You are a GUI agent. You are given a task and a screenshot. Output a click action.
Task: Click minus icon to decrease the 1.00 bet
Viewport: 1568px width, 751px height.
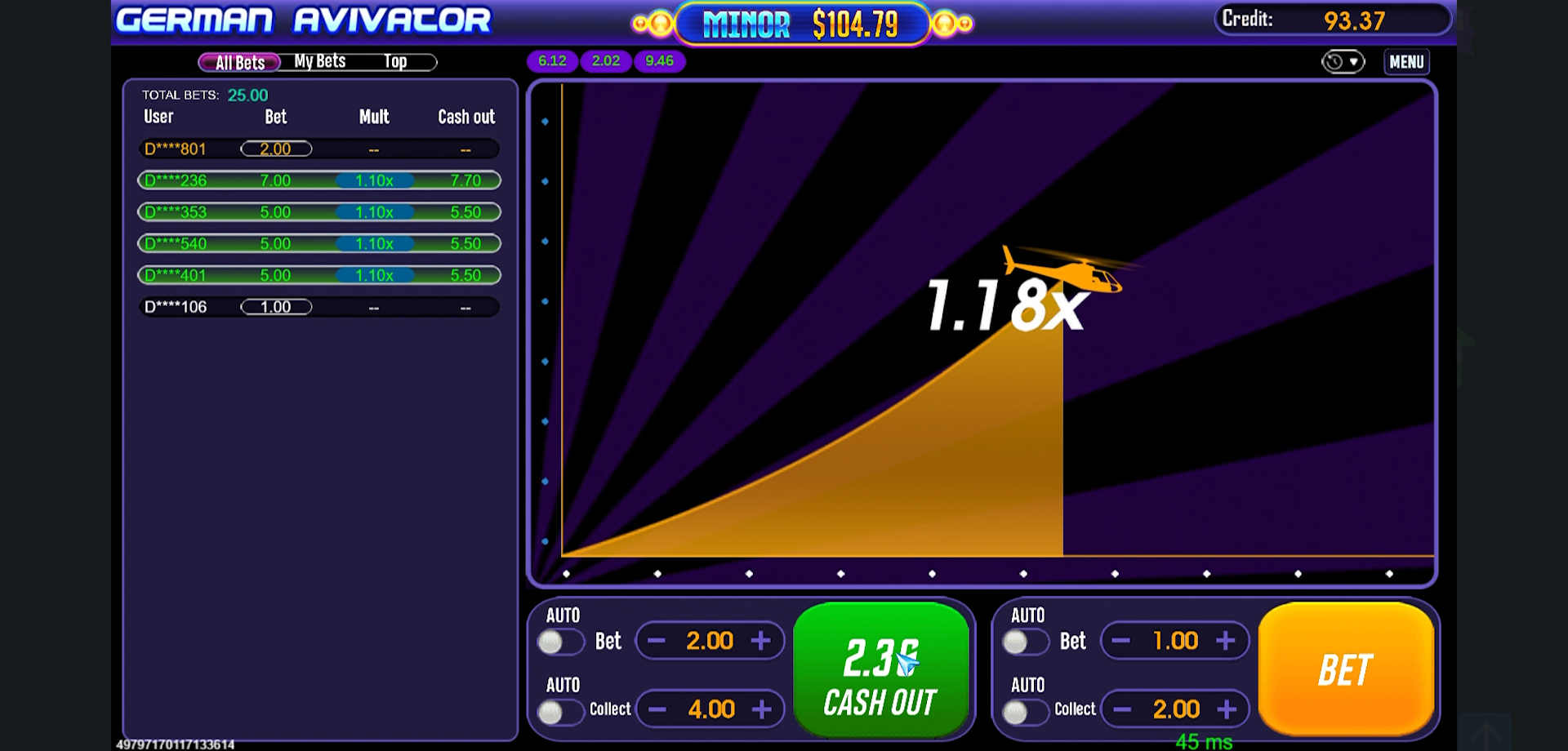(x=1120, y=641)
